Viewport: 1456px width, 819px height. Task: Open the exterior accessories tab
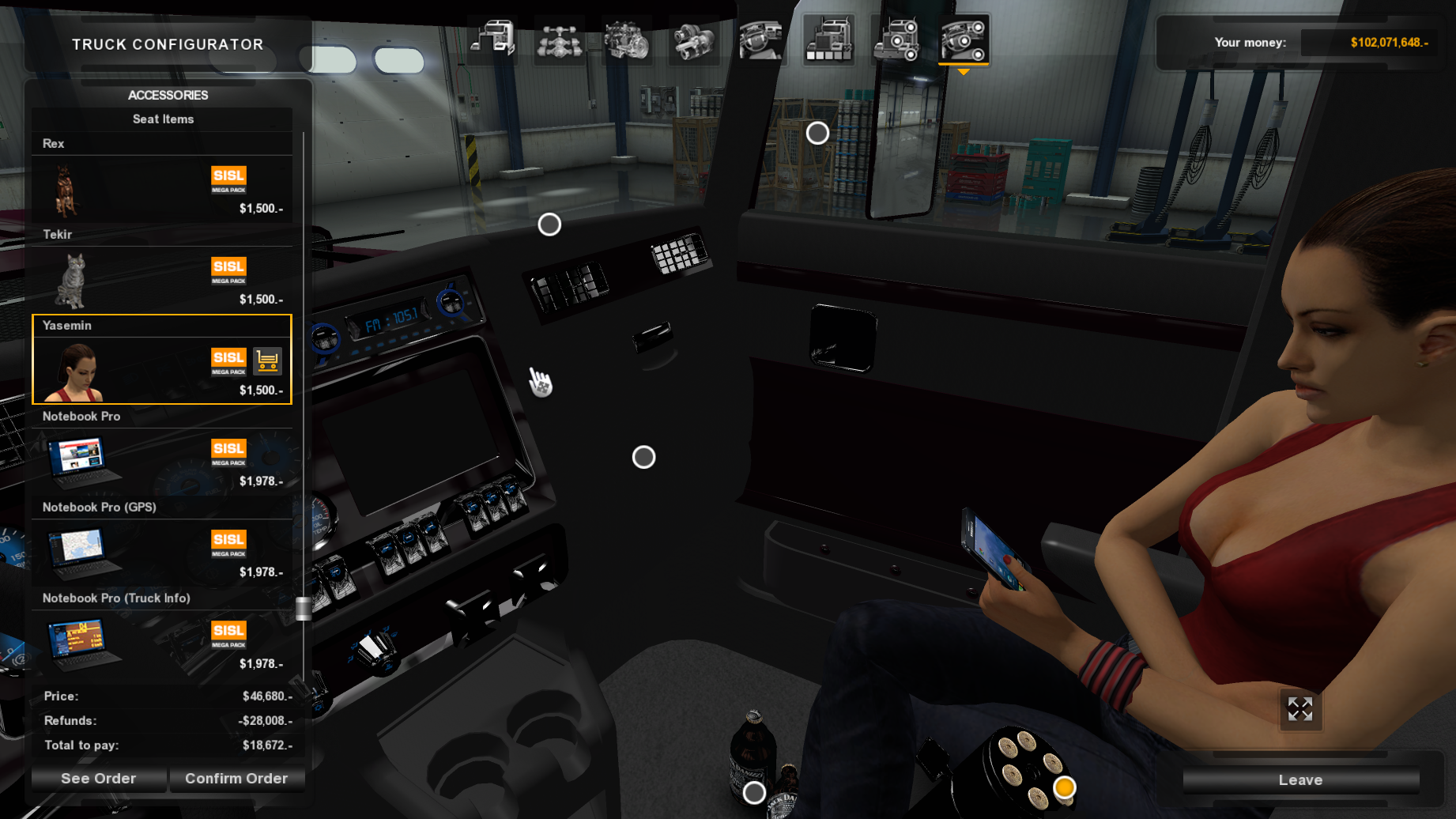[x=896, y=40]
